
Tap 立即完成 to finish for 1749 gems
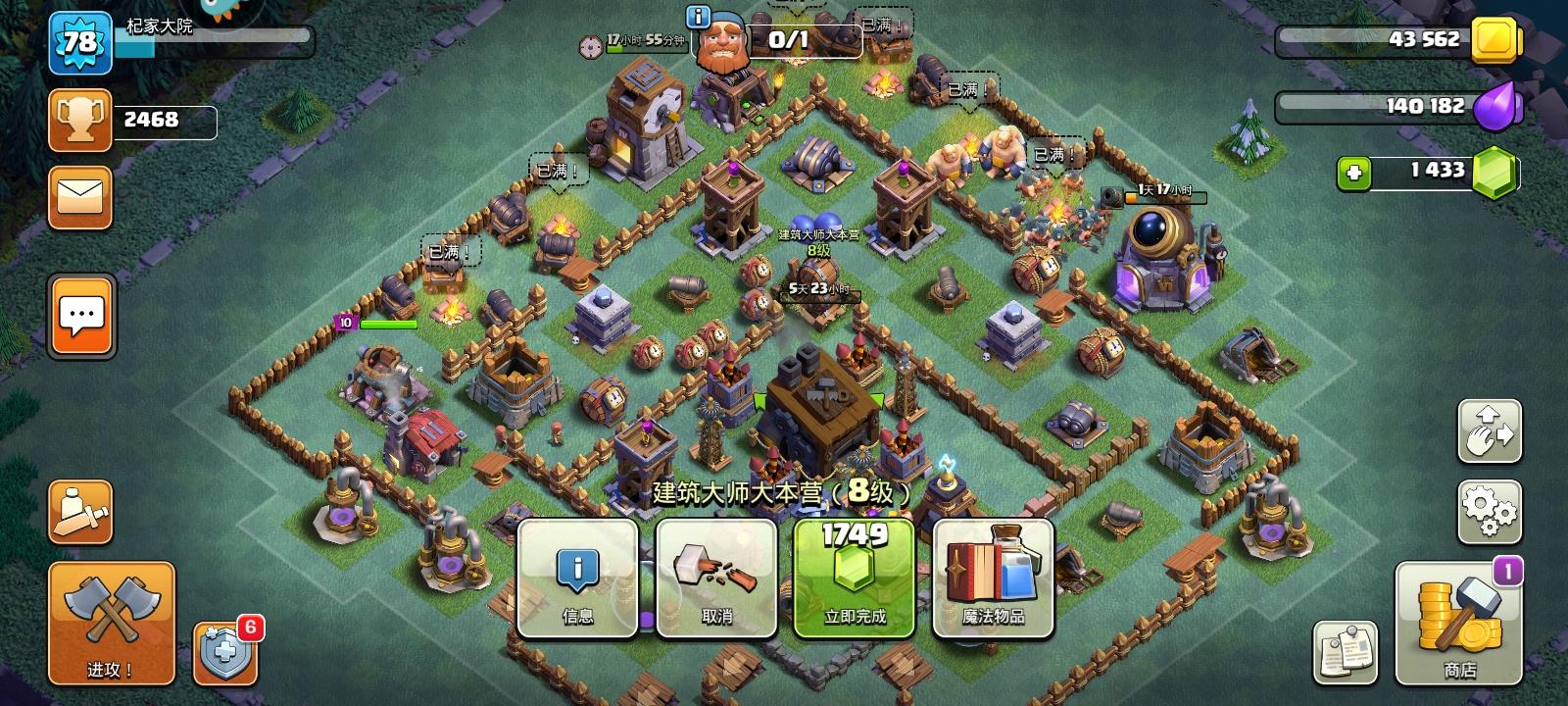coord(854,579)
